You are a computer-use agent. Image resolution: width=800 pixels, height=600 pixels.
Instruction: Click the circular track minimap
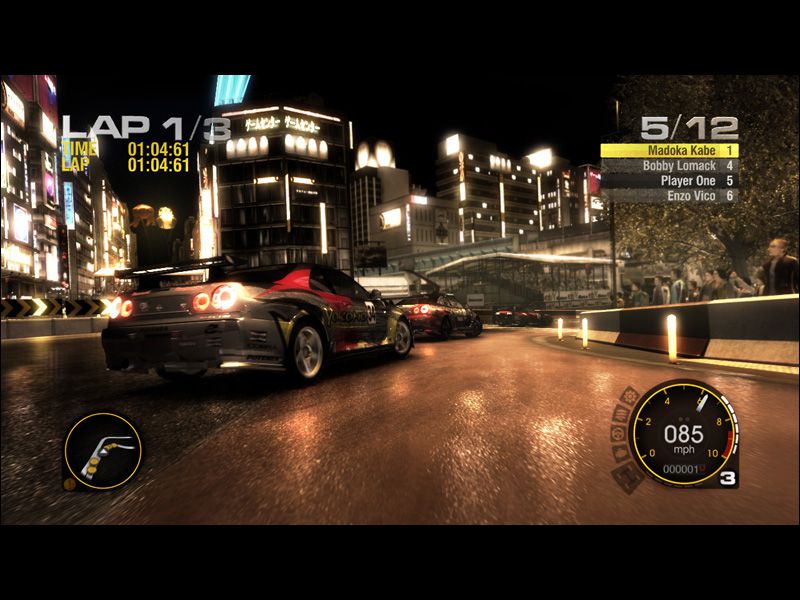click(103, 451)
